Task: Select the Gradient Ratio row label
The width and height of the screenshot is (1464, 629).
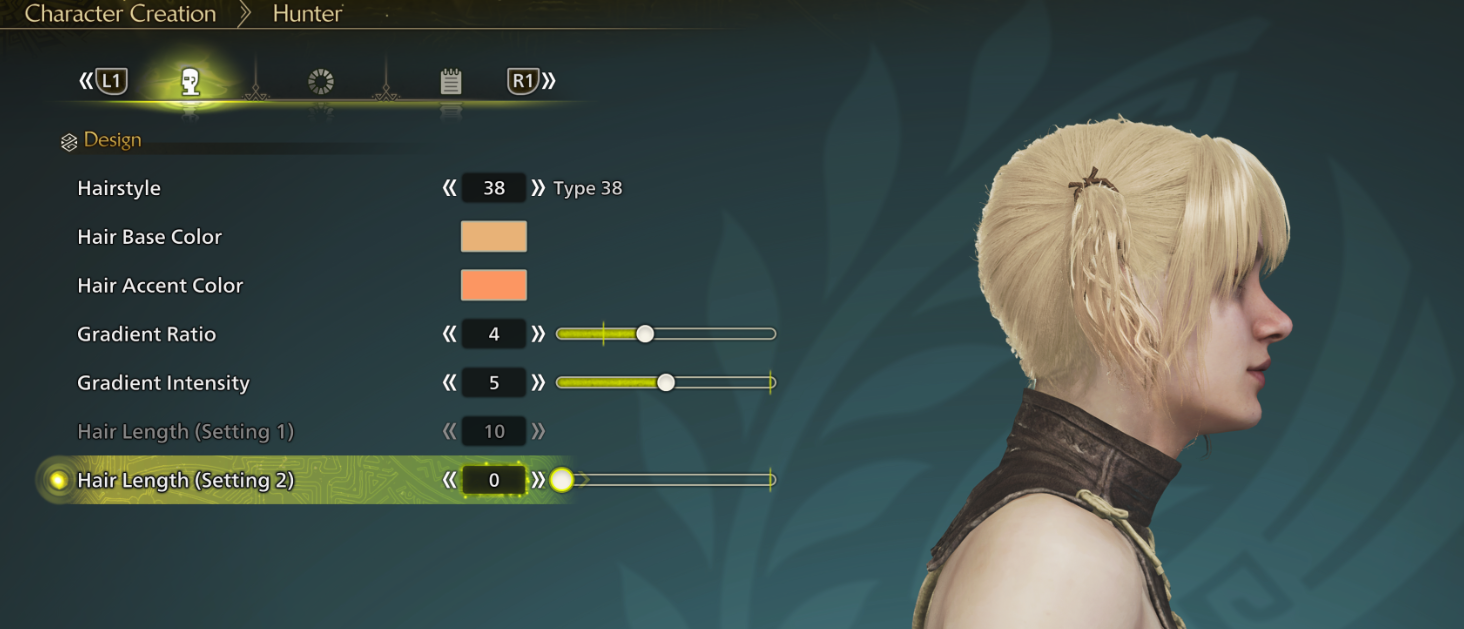Action: [x=146, y=334]
